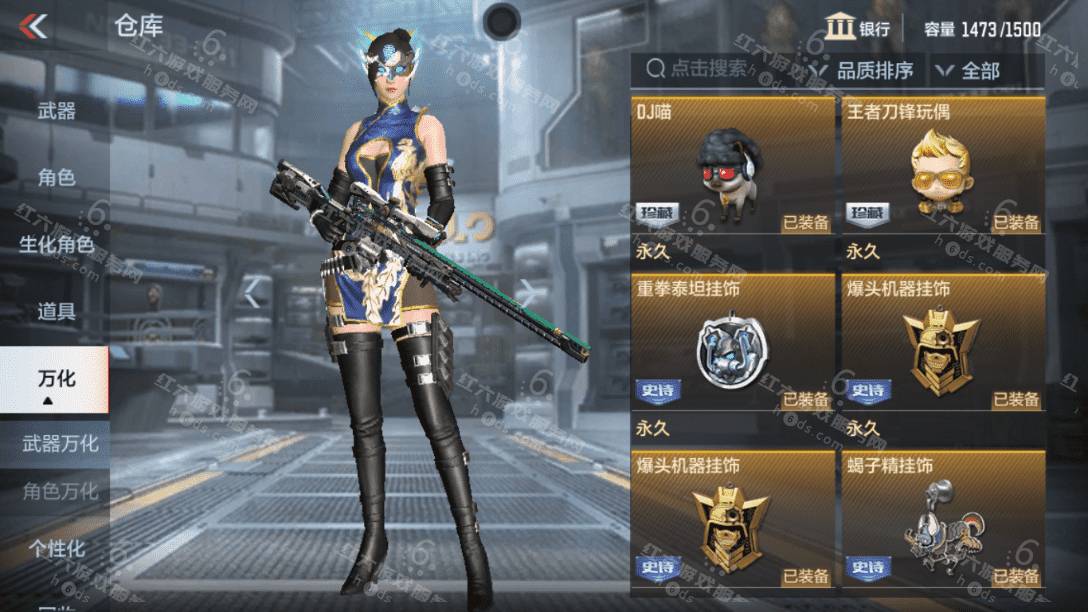Screen dimensions: 1088x612
Task: Open the 个性化 category
Action: click(56, 548)
